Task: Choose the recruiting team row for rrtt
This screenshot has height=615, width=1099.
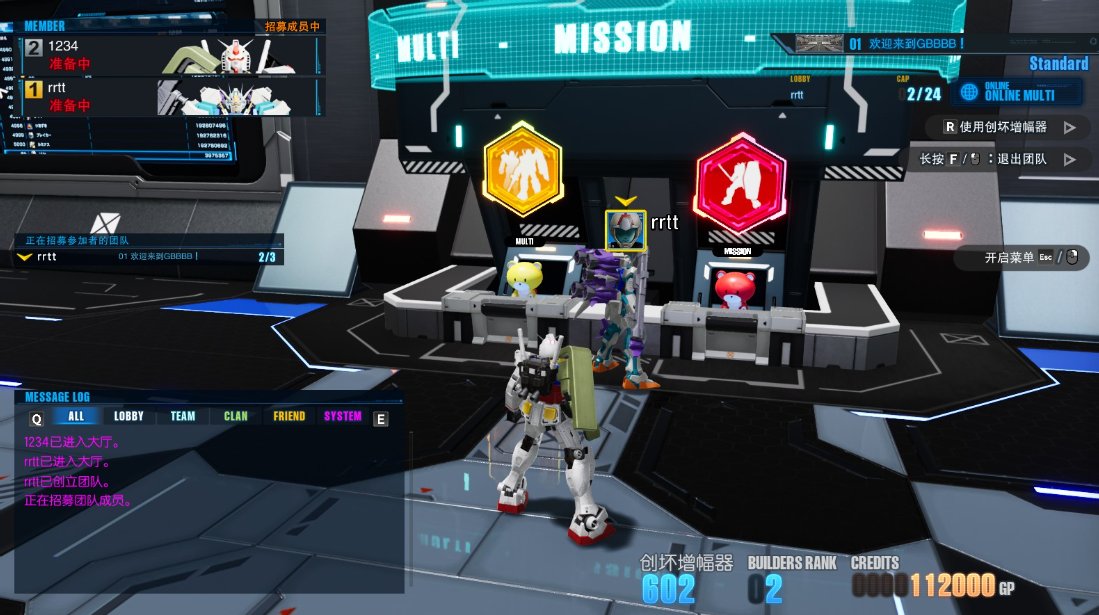Action: tap(148, 257)
